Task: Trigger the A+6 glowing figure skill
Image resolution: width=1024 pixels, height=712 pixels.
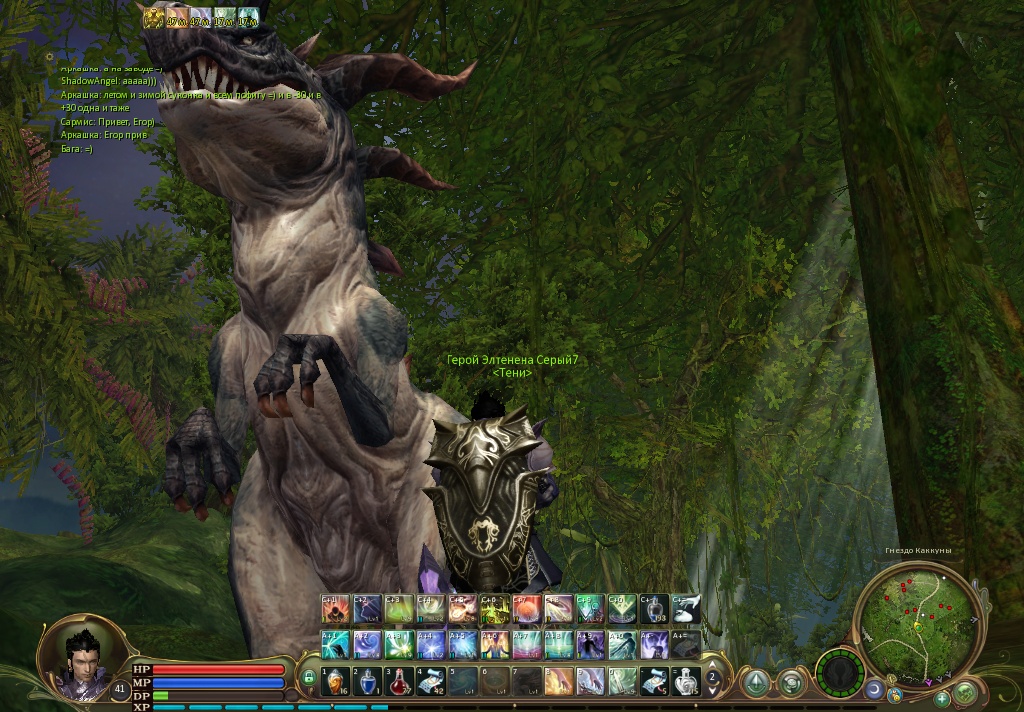Action: 495,644
